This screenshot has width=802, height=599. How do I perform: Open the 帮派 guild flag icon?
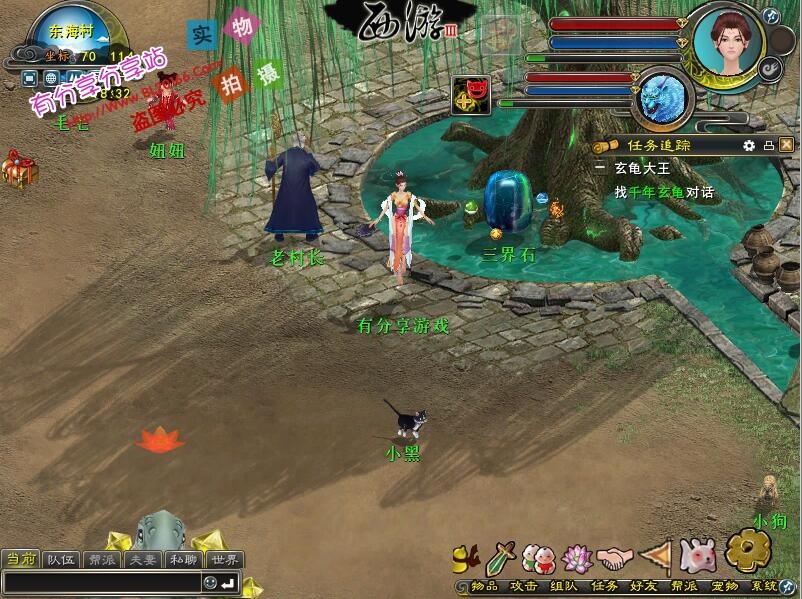655,556
